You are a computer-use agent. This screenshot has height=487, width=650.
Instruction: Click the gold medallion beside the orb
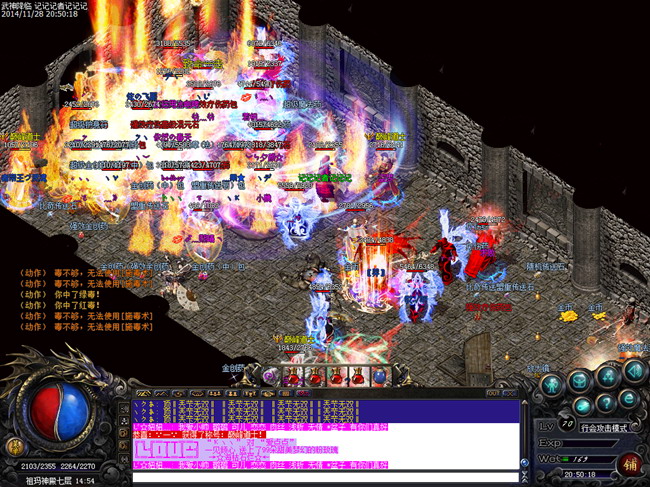(14, 444)
